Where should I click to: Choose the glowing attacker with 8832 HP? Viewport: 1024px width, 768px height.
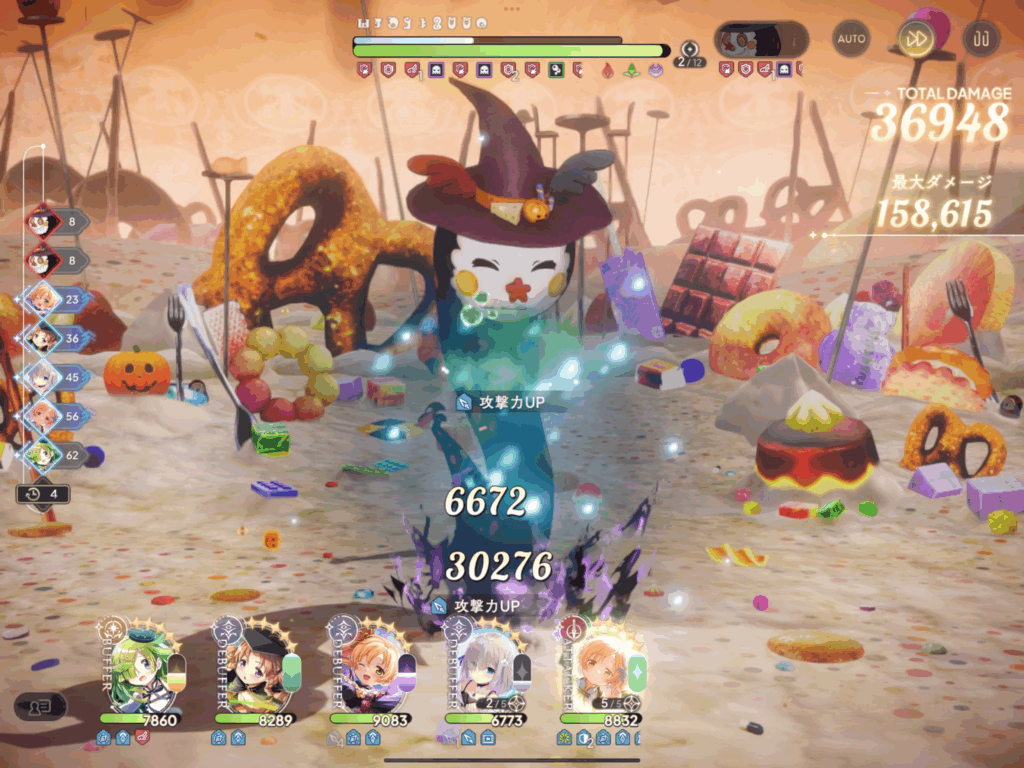point(602,667)
